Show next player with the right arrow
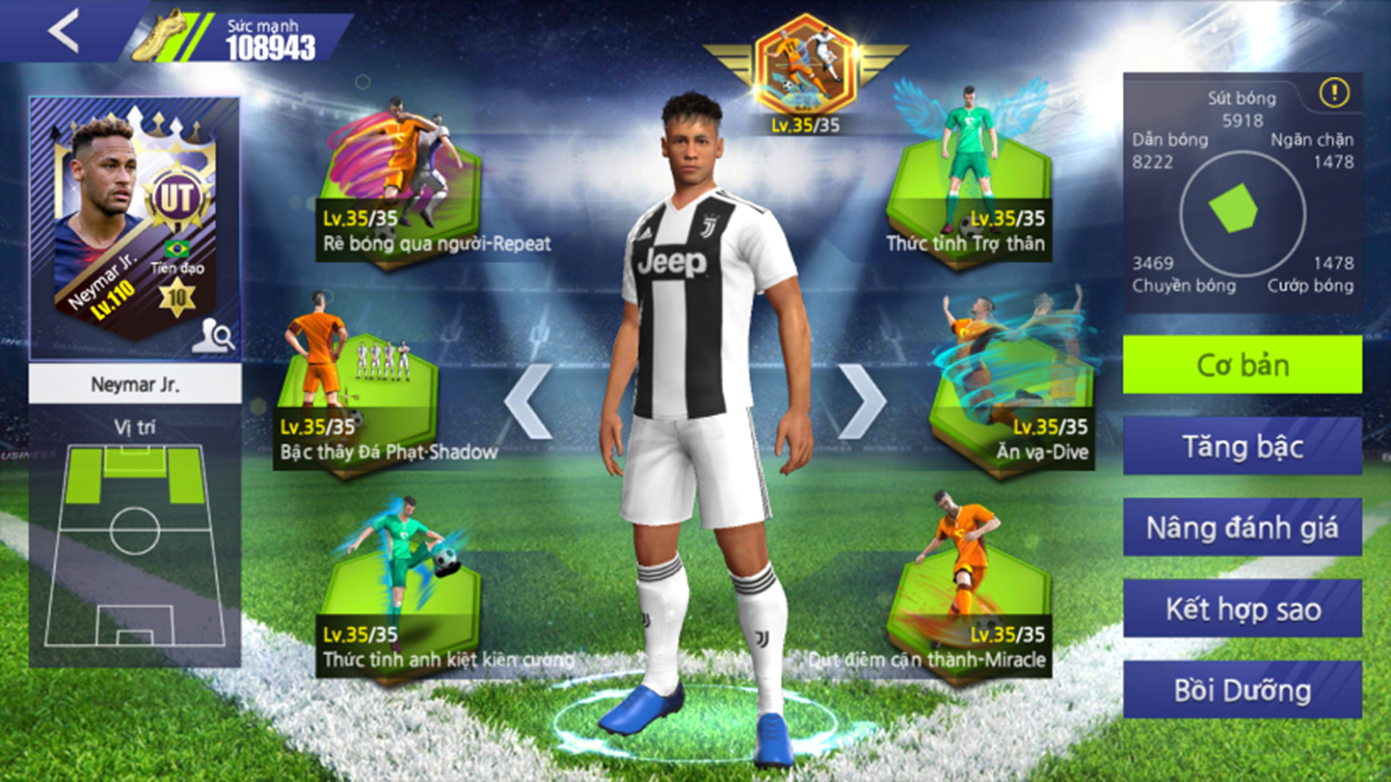The image size is (1391, 782). (x=861, y=401)
